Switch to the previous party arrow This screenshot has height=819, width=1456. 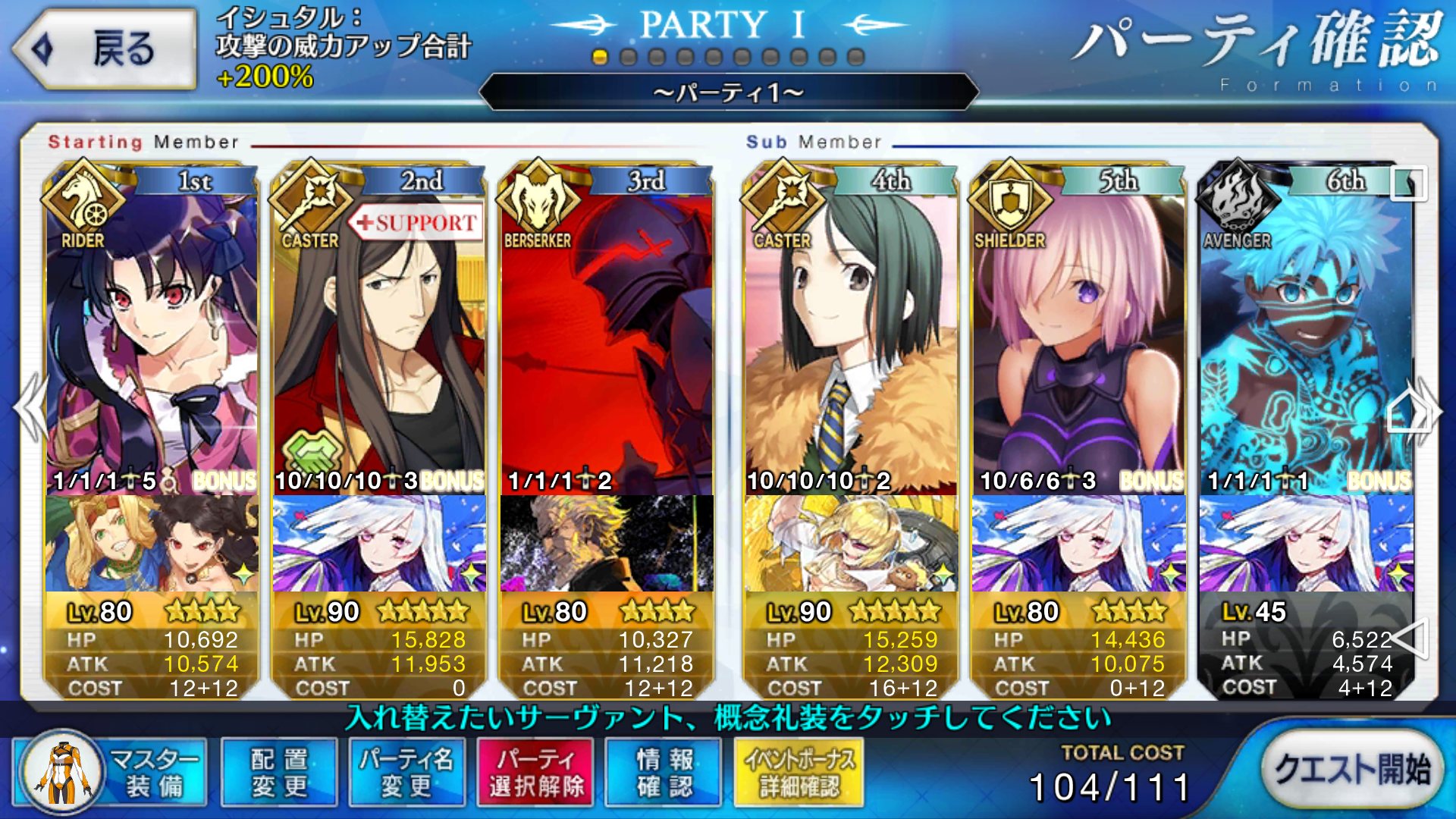click(30, 408)
